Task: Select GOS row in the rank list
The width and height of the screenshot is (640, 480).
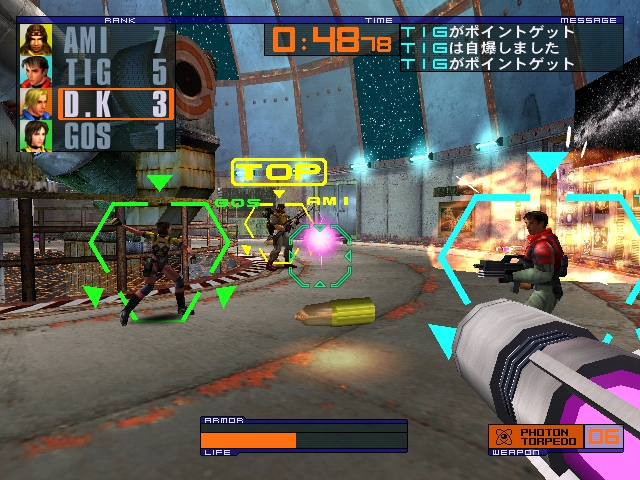Action: pyautogui.click(x=115, y=134)
